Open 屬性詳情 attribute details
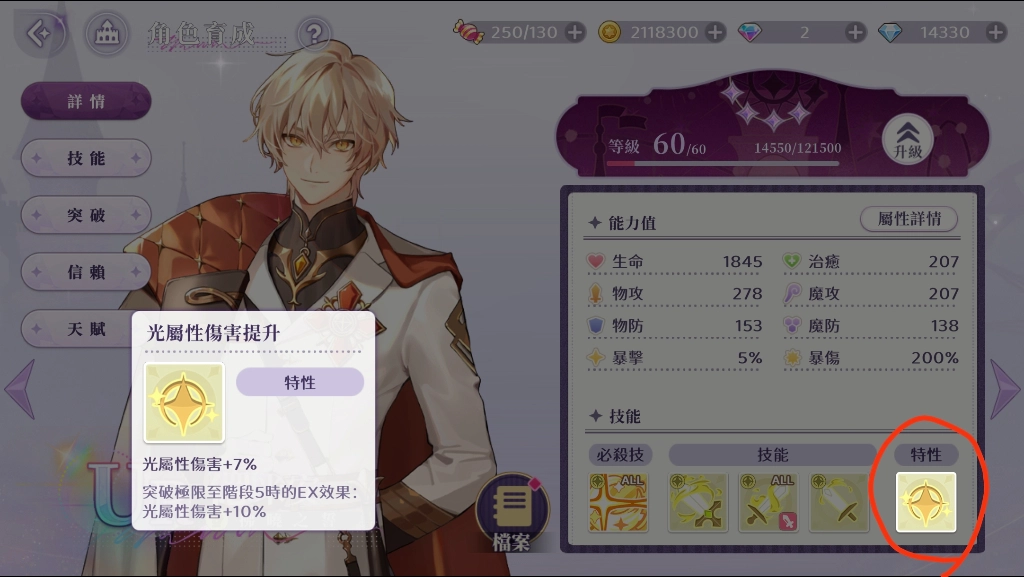This screenshot has height=577, width=1024. (x=909, y=219)
